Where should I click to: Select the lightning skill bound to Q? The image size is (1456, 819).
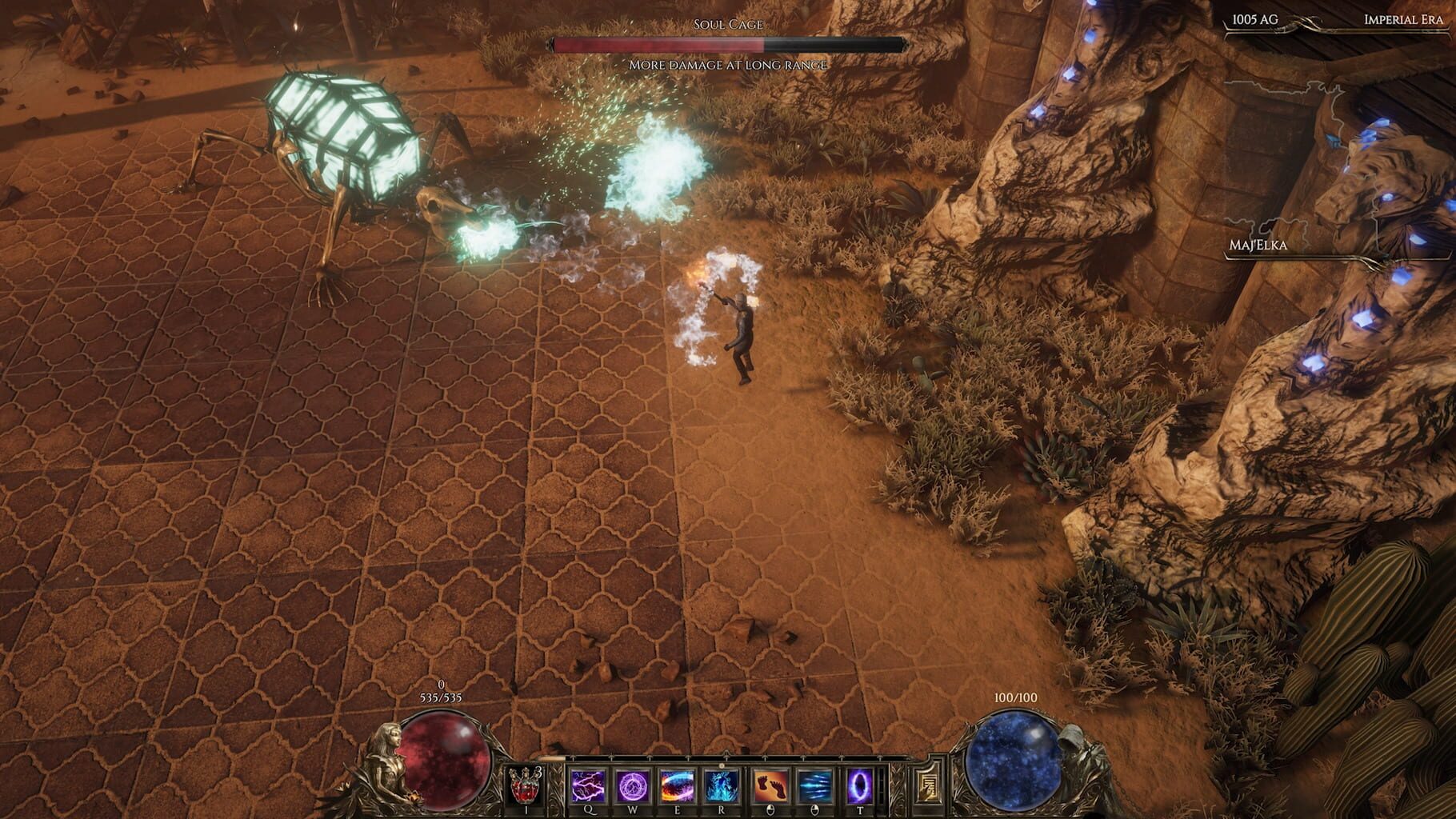tap(587, 787)
